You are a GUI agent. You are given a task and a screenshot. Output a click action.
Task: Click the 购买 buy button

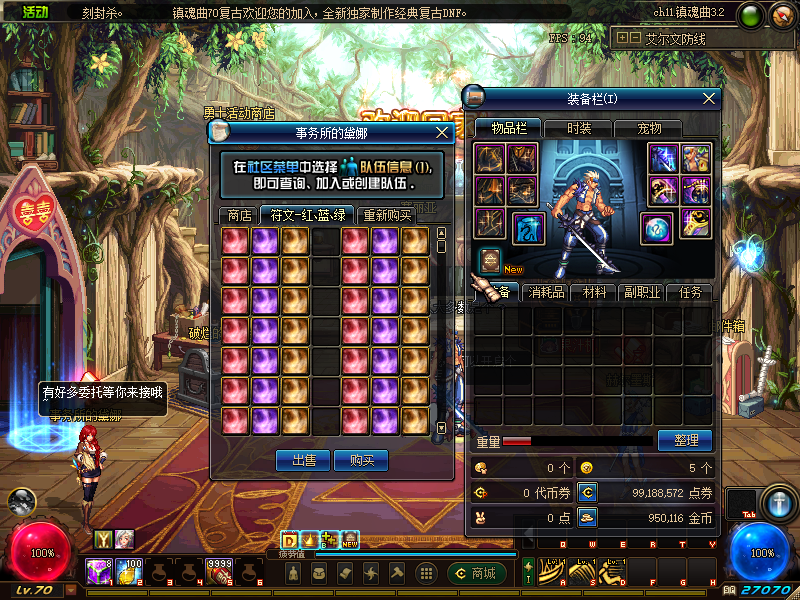click(361, 460)
